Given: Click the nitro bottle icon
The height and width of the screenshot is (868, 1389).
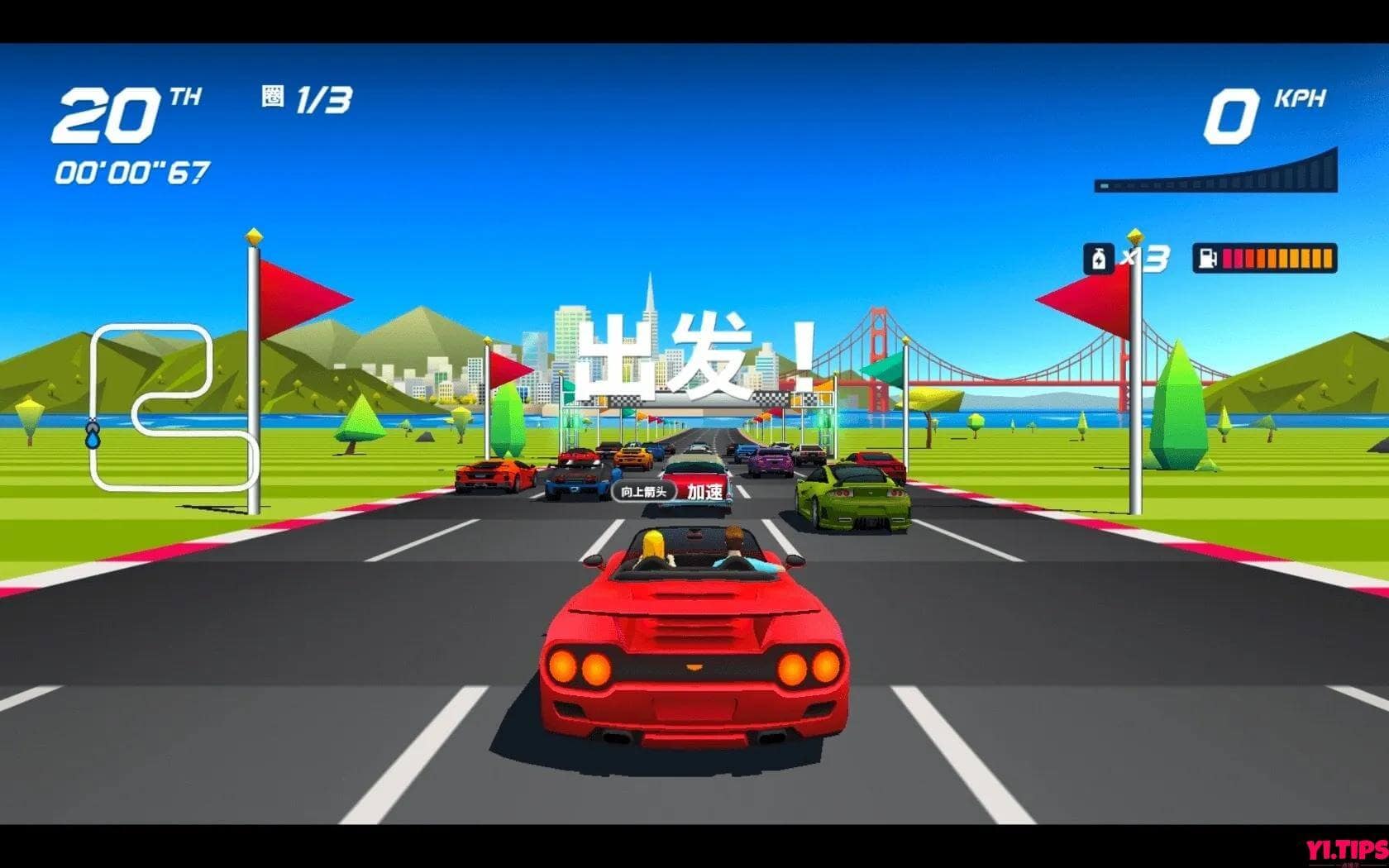Looking at the screenshot, I should pos(1098,258).
